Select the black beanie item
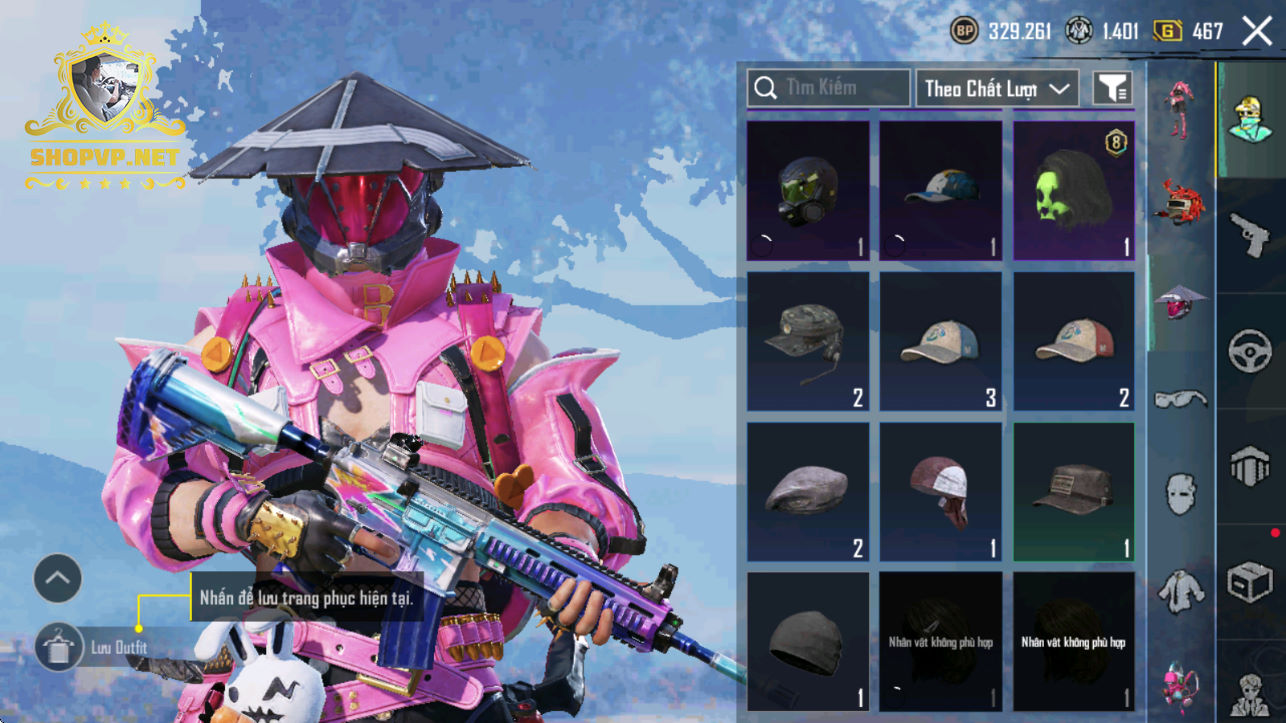Image resolution: width=1286 pixels, height=723 pixels. (808, 641)
